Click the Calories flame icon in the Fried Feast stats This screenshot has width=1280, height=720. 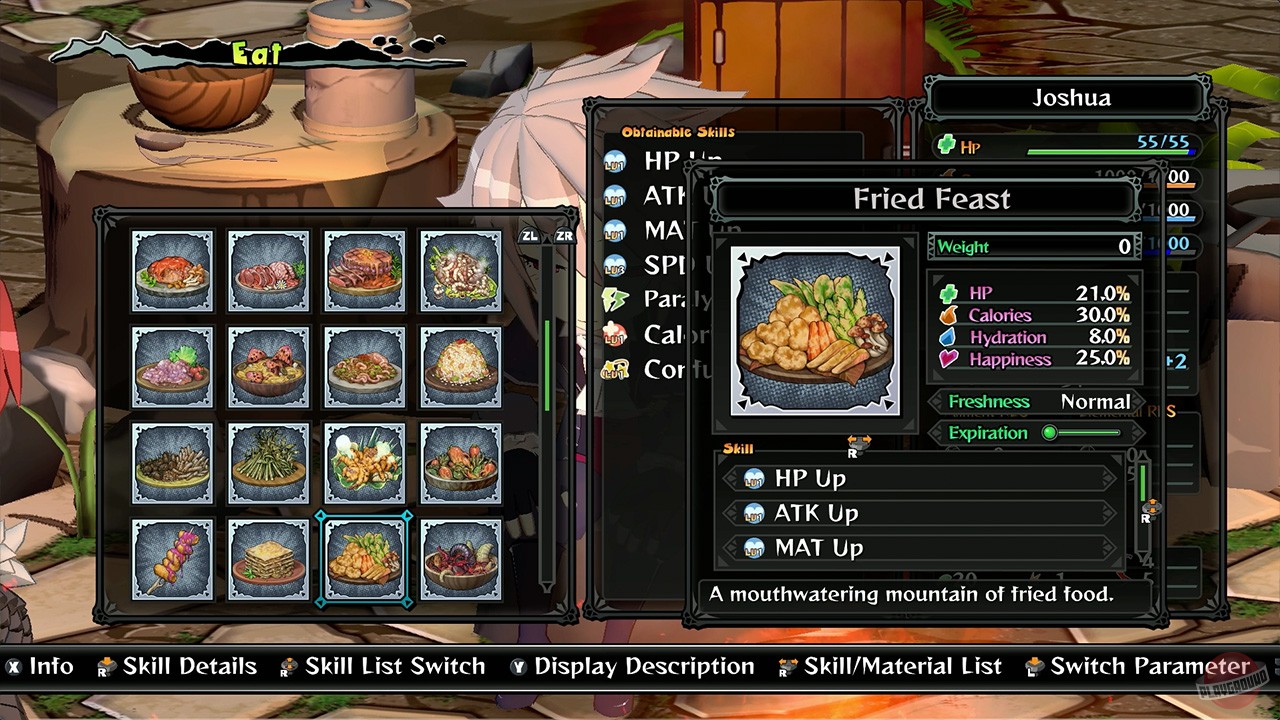tap(949, 314)
